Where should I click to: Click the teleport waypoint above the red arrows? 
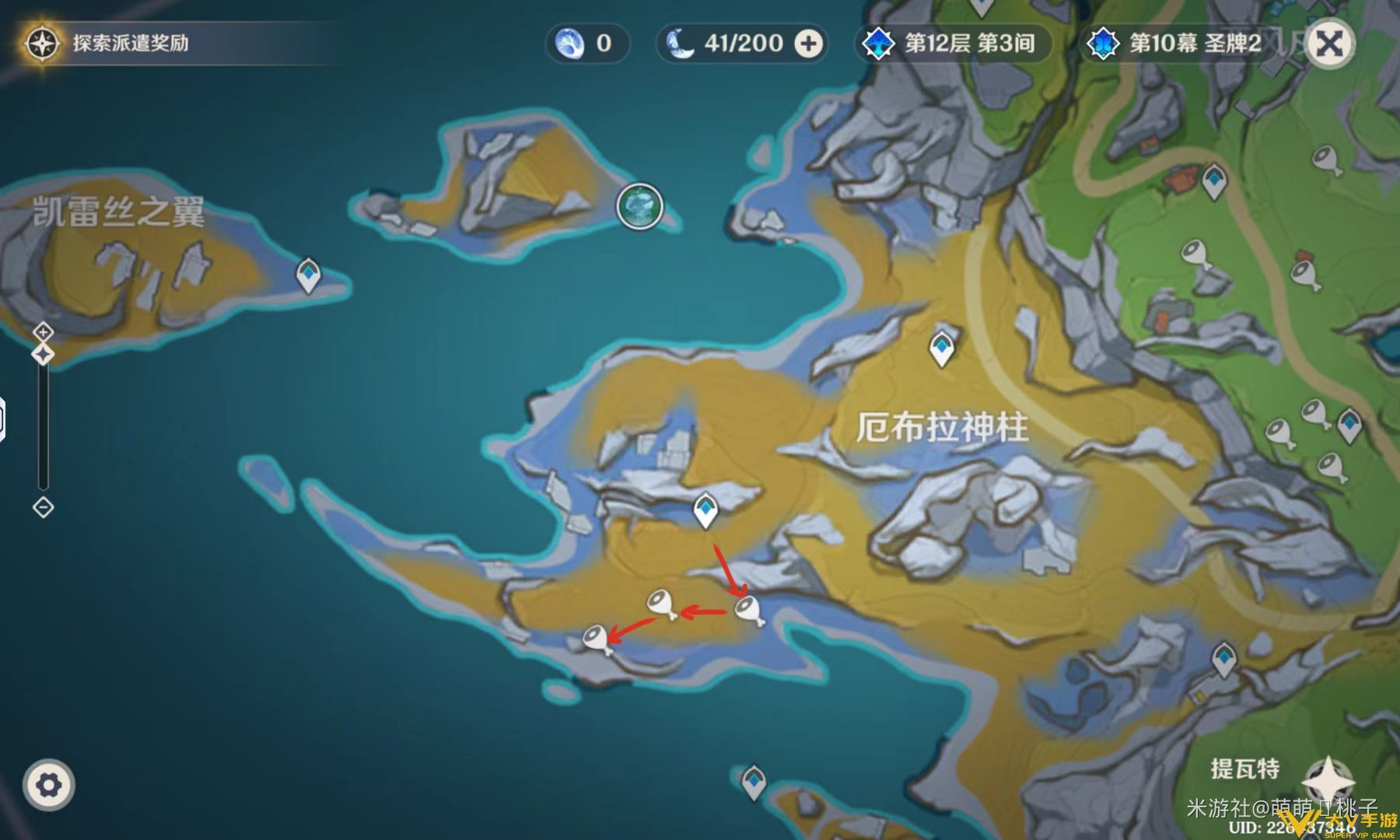click(x=706, y=509)
